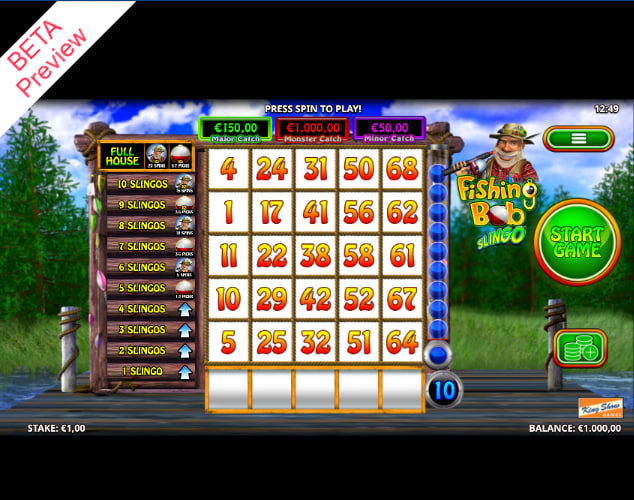Choose the number 42 tile

315,299
